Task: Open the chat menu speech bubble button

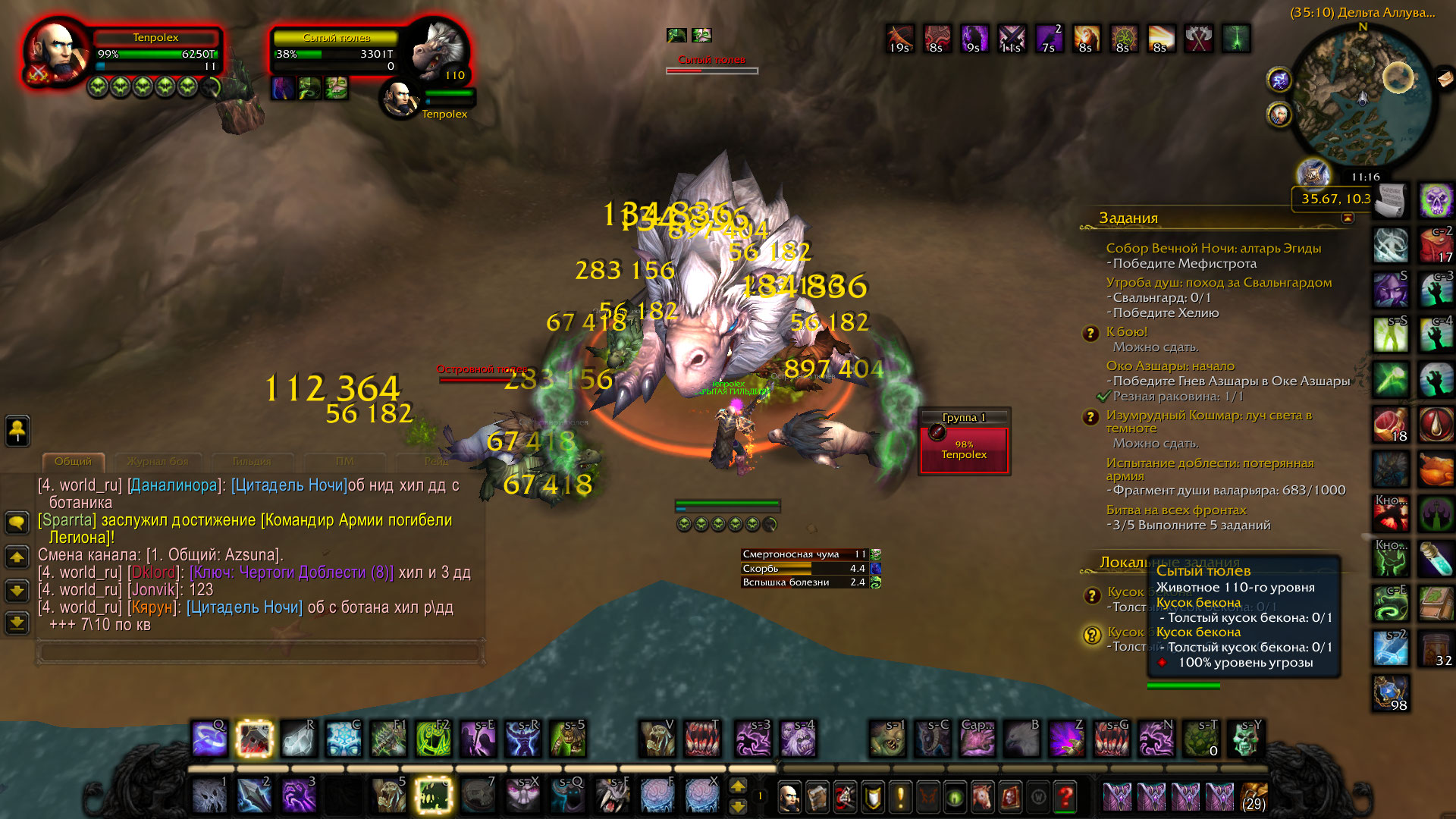Action: (x=17, y=522)
